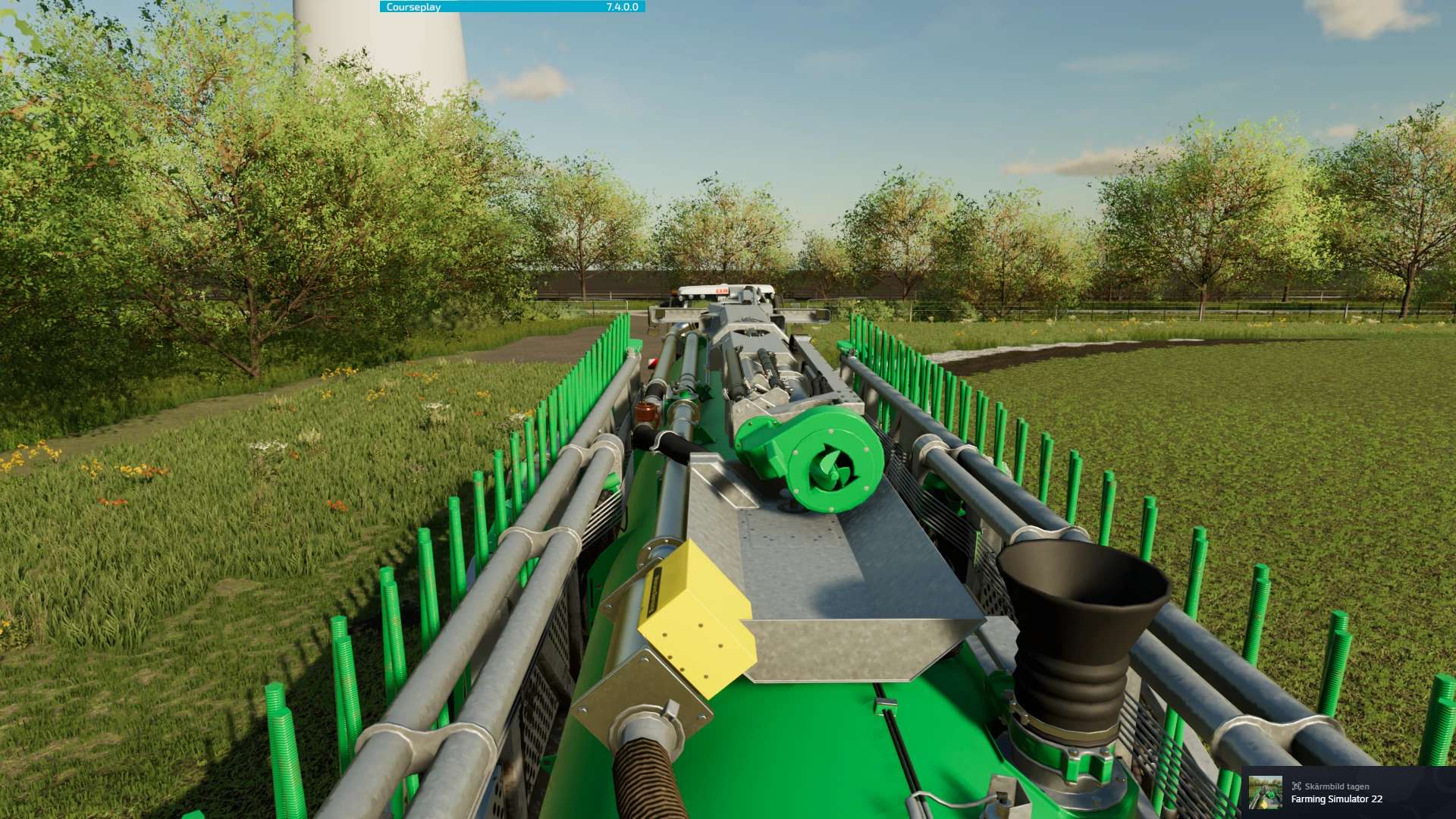
Task: Click the Courseplay 7.4.0.0 header bar
Action: coord(512,7)
